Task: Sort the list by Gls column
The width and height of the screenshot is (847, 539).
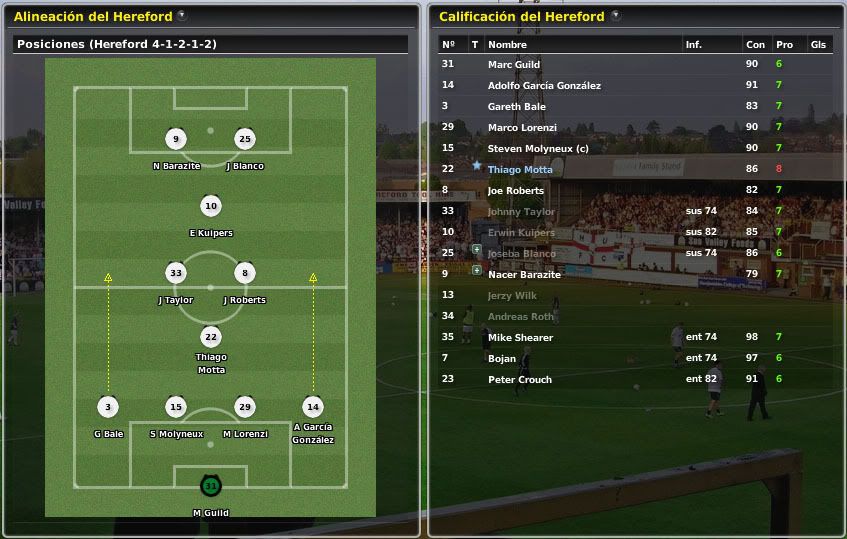Action: click(x=818, y=45)
